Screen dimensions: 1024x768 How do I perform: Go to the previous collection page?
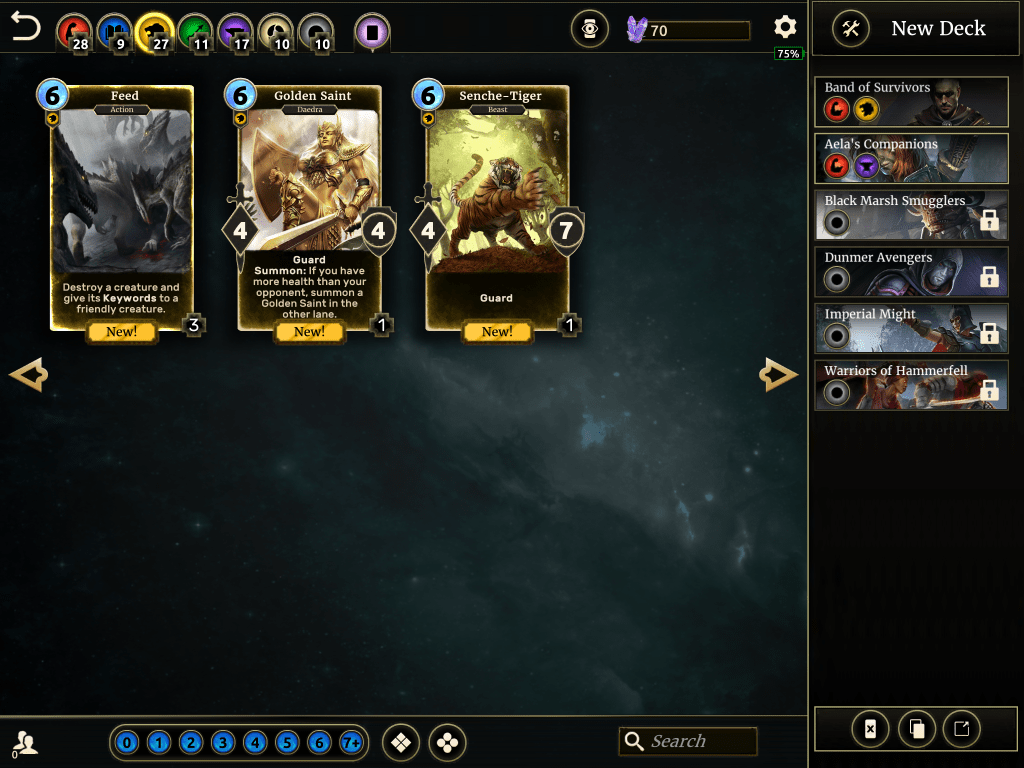(28, 375)
